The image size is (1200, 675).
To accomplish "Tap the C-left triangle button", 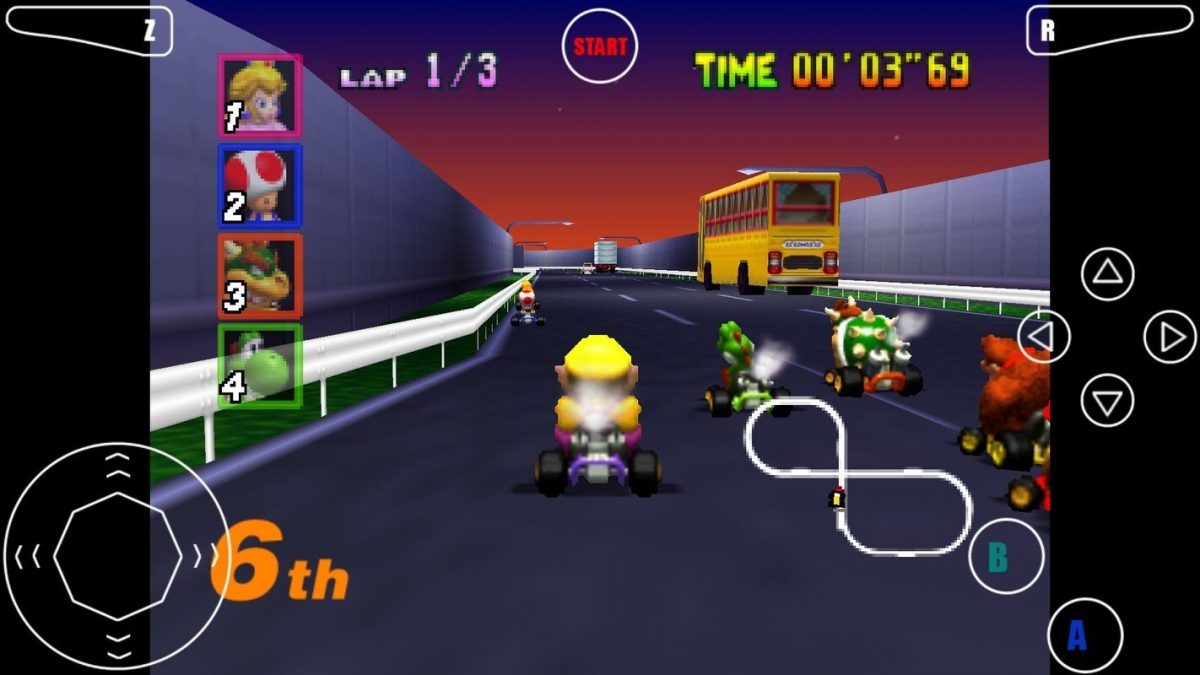I will click(1043, 337).
